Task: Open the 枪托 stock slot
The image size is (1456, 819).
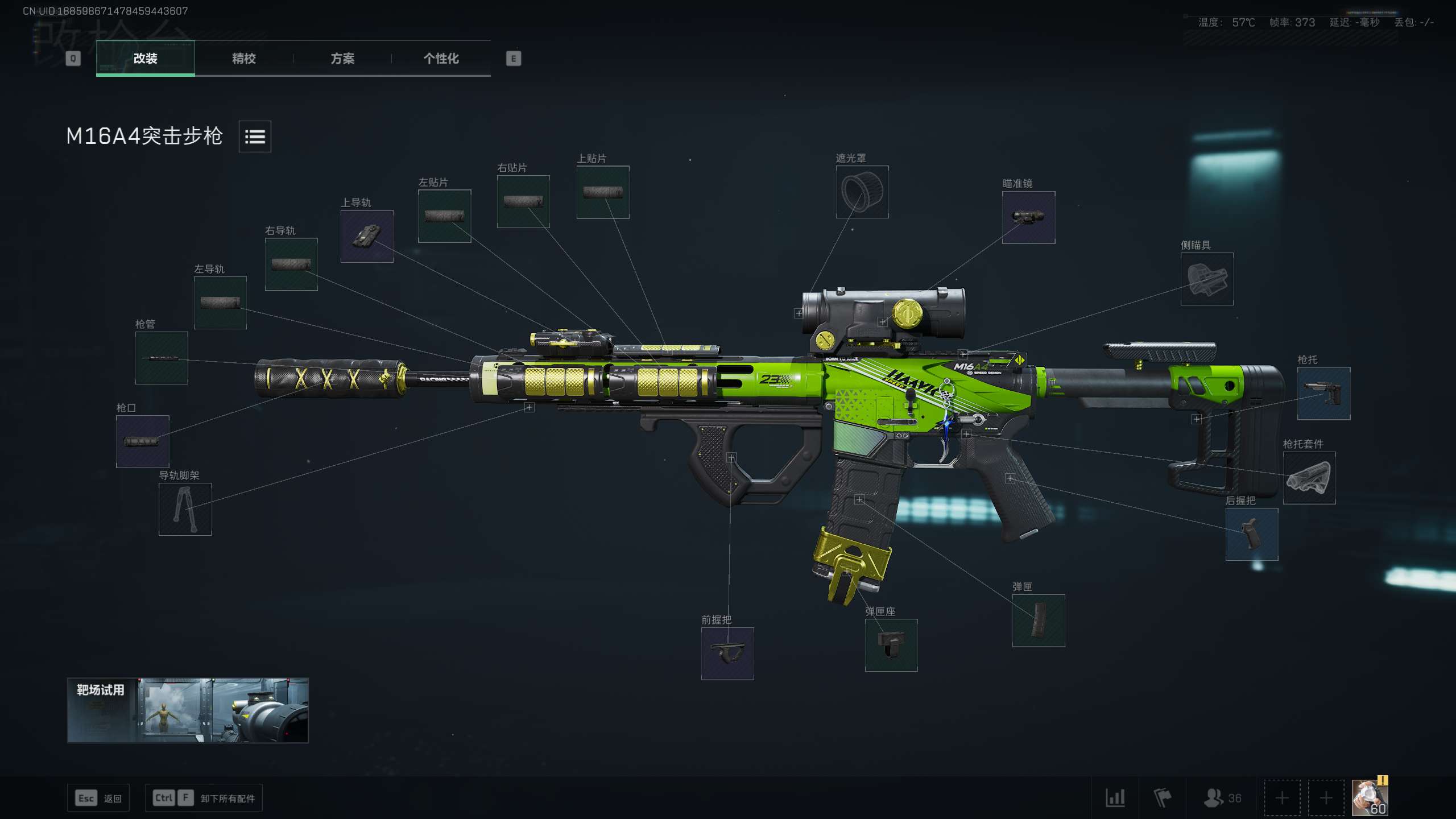Action: point(1323,394)
